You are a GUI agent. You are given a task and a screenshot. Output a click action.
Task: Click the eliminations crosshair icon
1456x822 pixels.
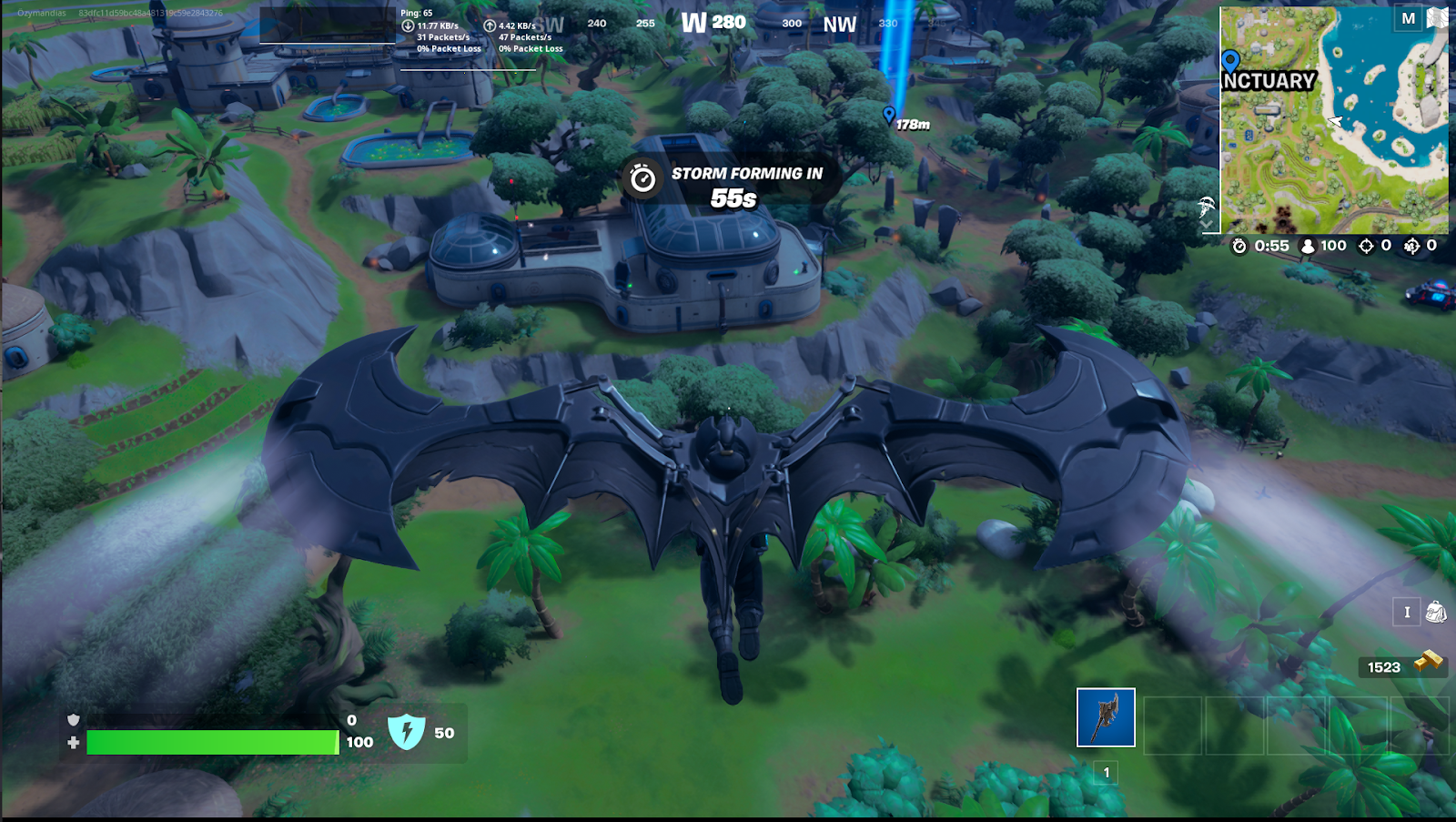click(1365, 245)
